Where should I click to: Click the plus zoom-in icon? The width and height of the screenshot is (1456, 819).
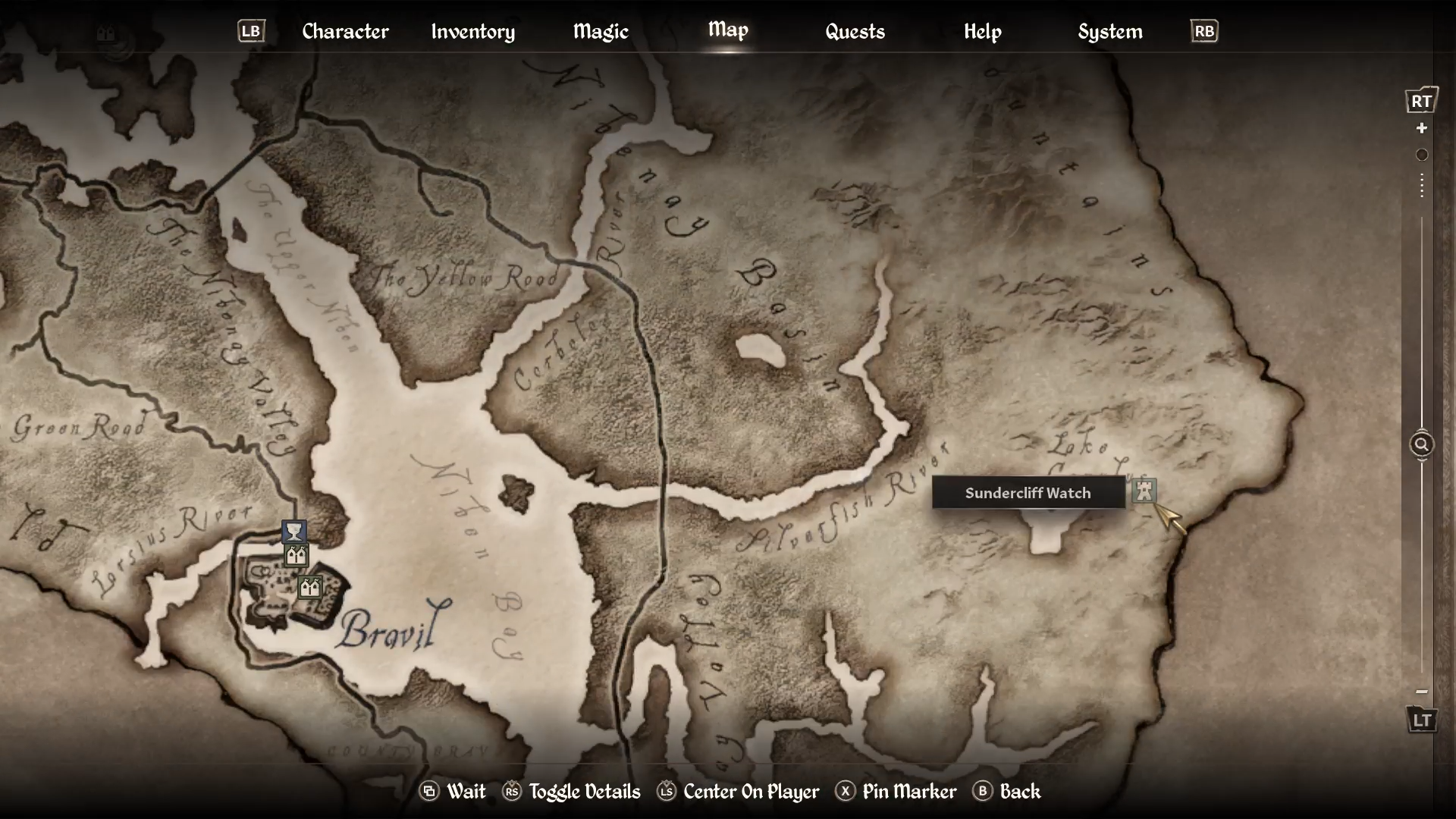(x=1423, y=128)
